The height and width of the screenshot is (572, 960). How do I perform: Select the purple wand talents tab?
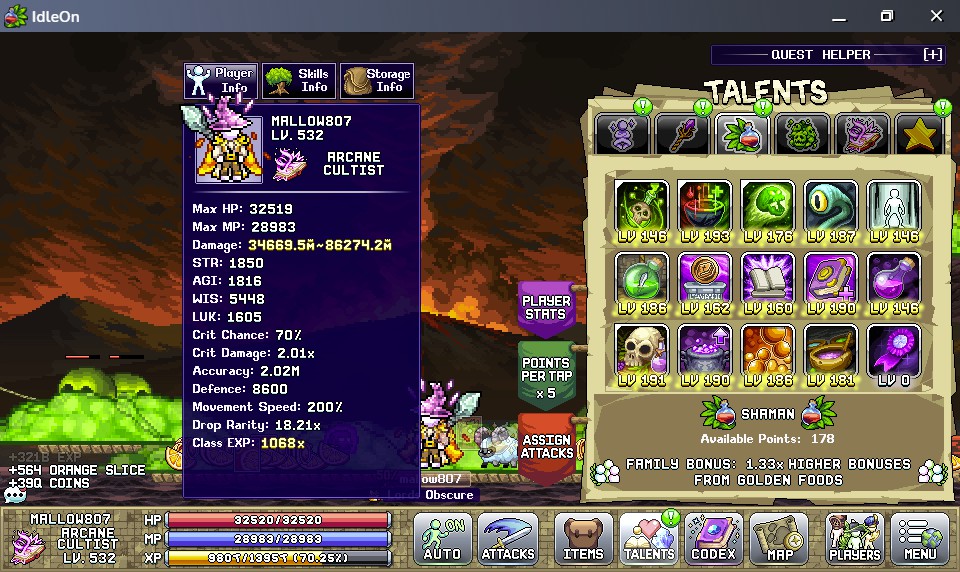pos(681,134)
